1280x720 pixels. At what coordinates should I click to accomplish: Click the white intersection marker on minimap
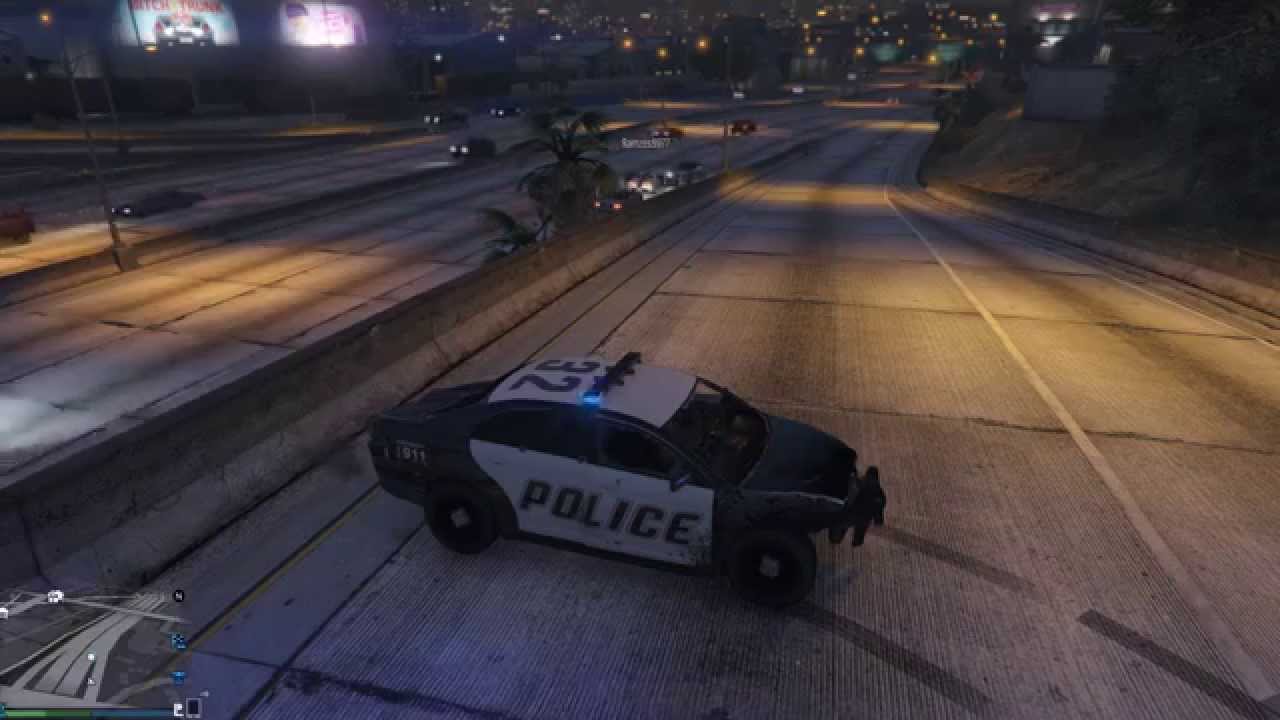54,597
